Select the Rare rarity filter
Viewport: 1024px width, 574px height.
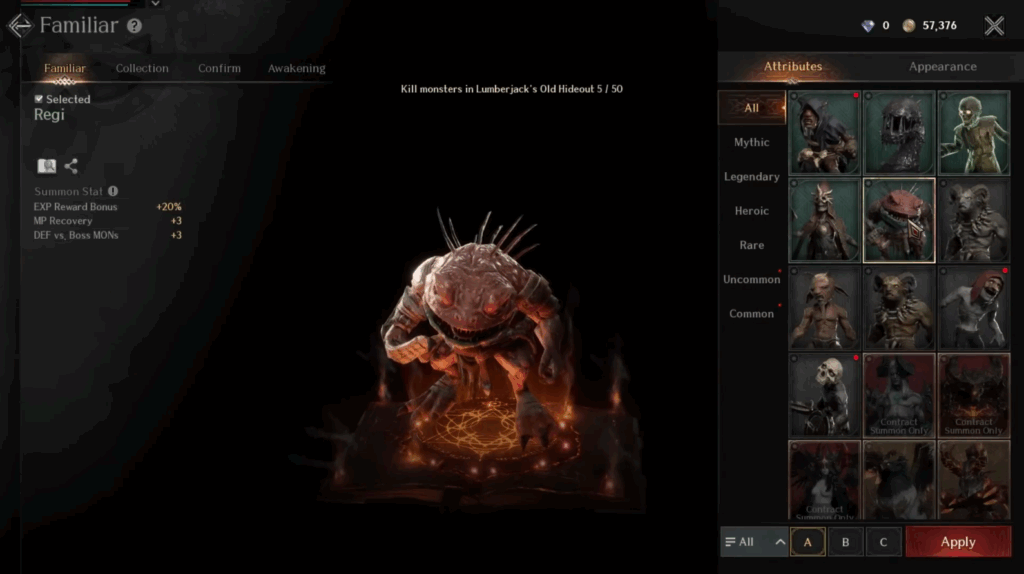[x=751, y=245]
